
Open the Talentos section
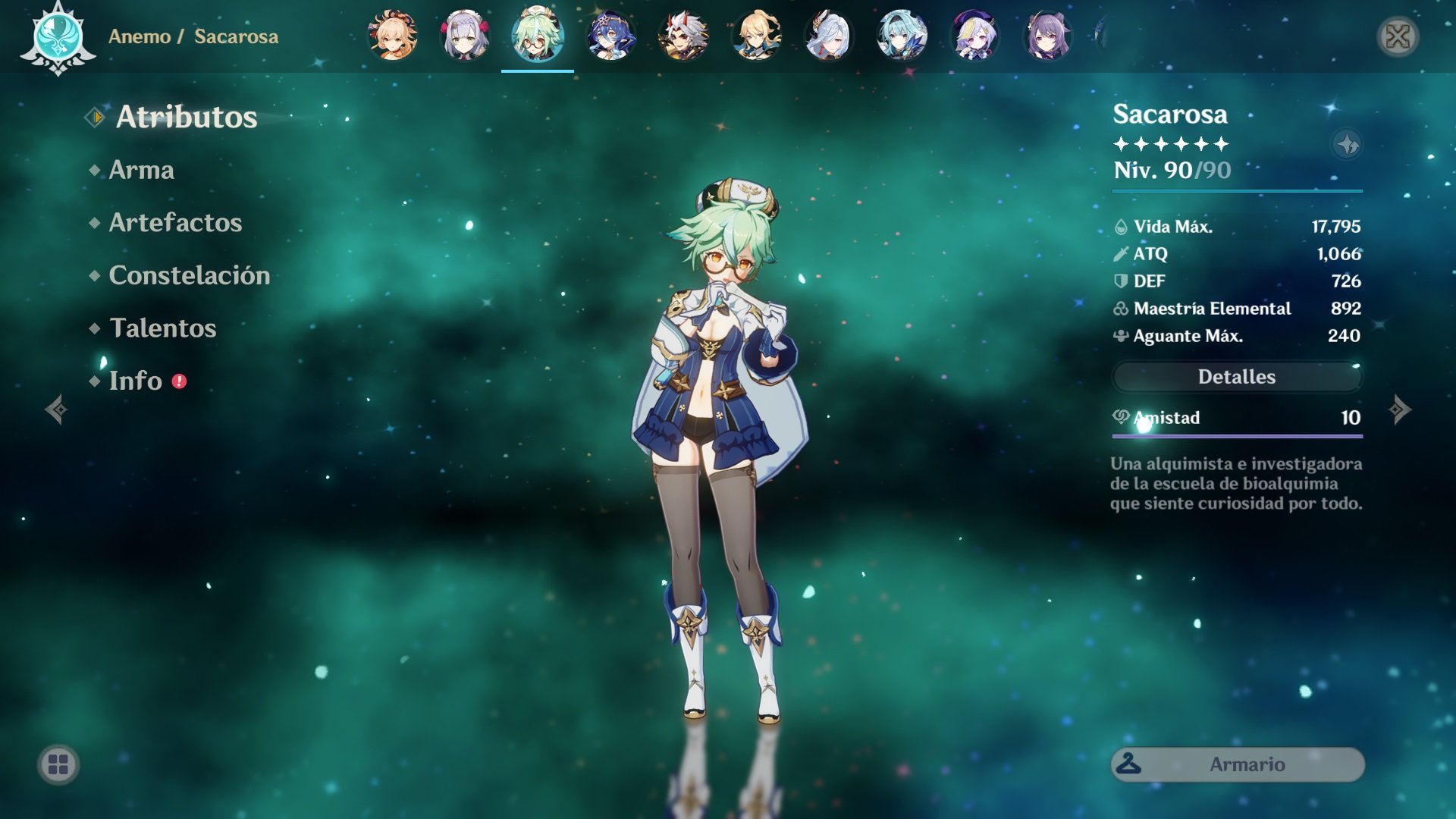(162, 328)
